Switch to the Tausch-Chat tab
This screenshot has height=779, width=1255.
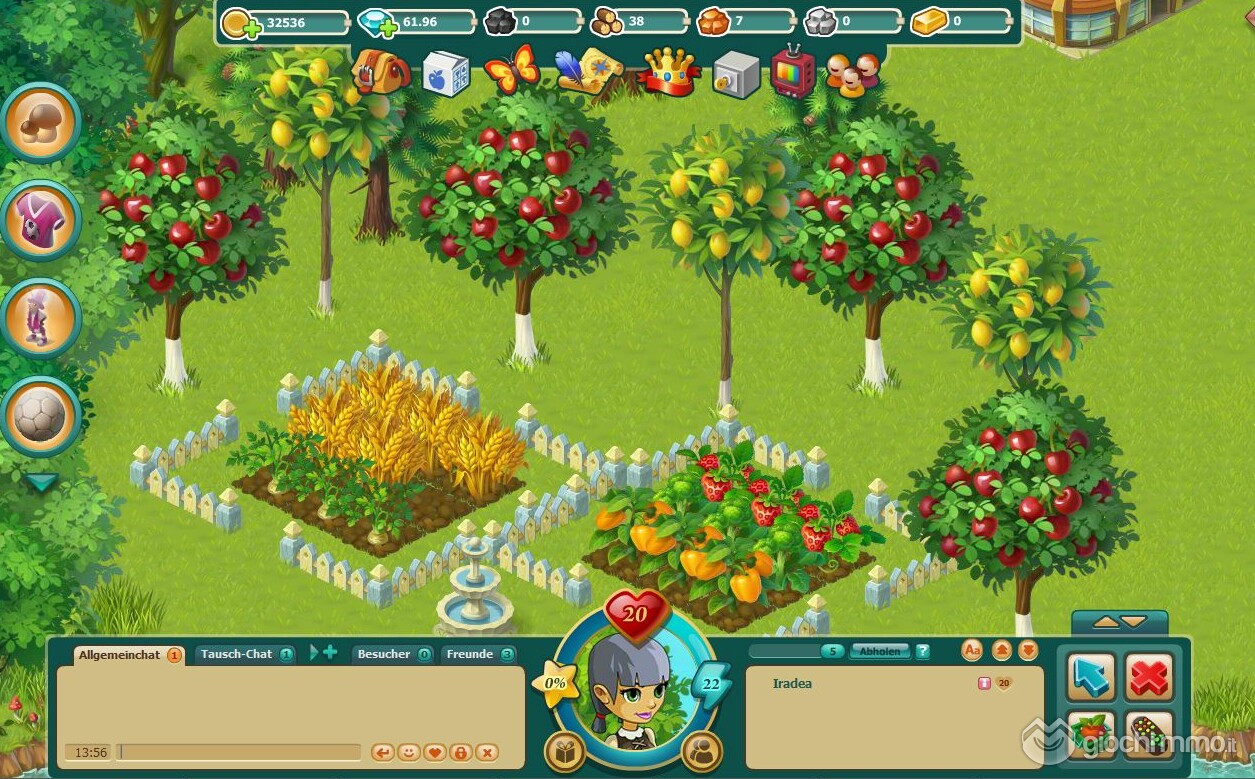point(238,654)
